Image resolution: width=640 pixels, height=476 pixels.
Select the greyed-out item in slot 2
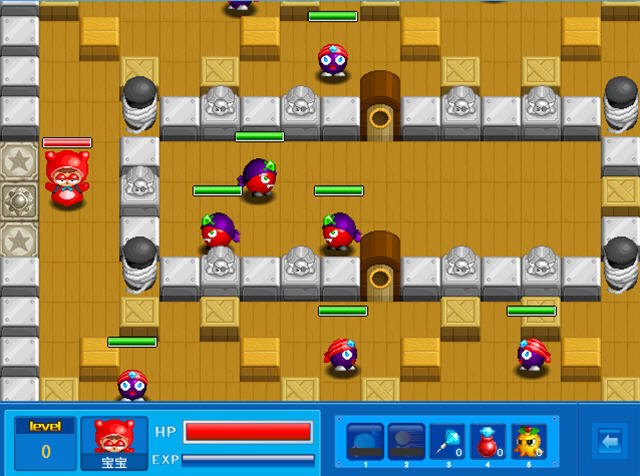(x=406, y=441)
